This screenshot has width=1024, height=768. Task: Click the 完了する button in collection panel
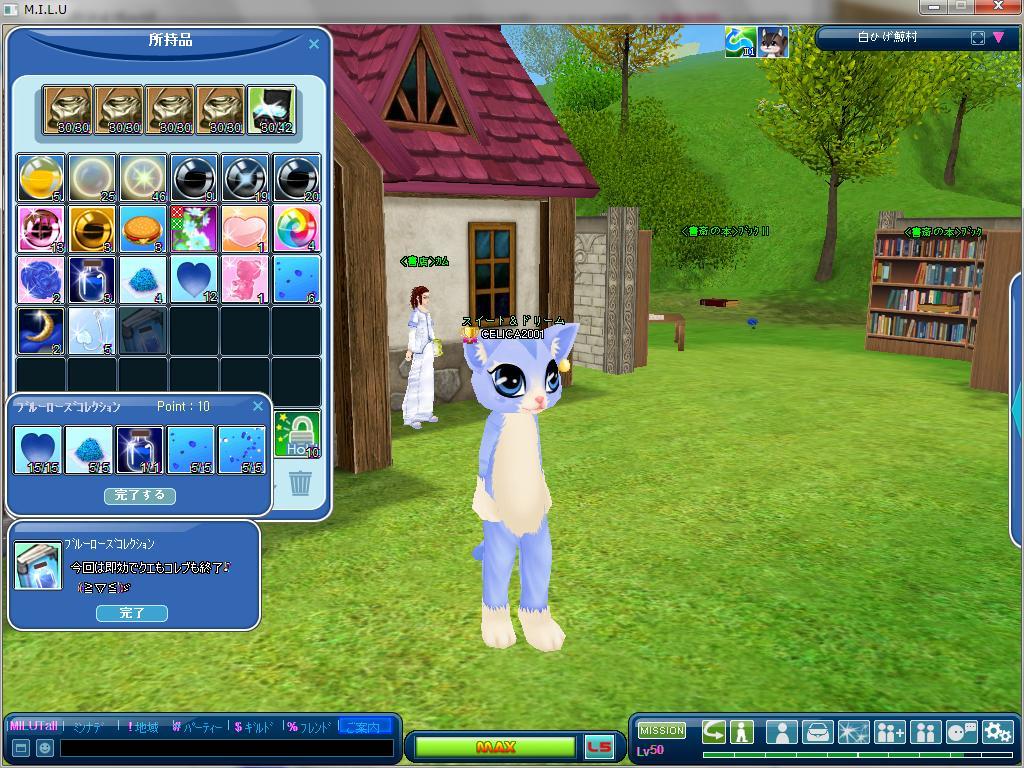[140, 496]
